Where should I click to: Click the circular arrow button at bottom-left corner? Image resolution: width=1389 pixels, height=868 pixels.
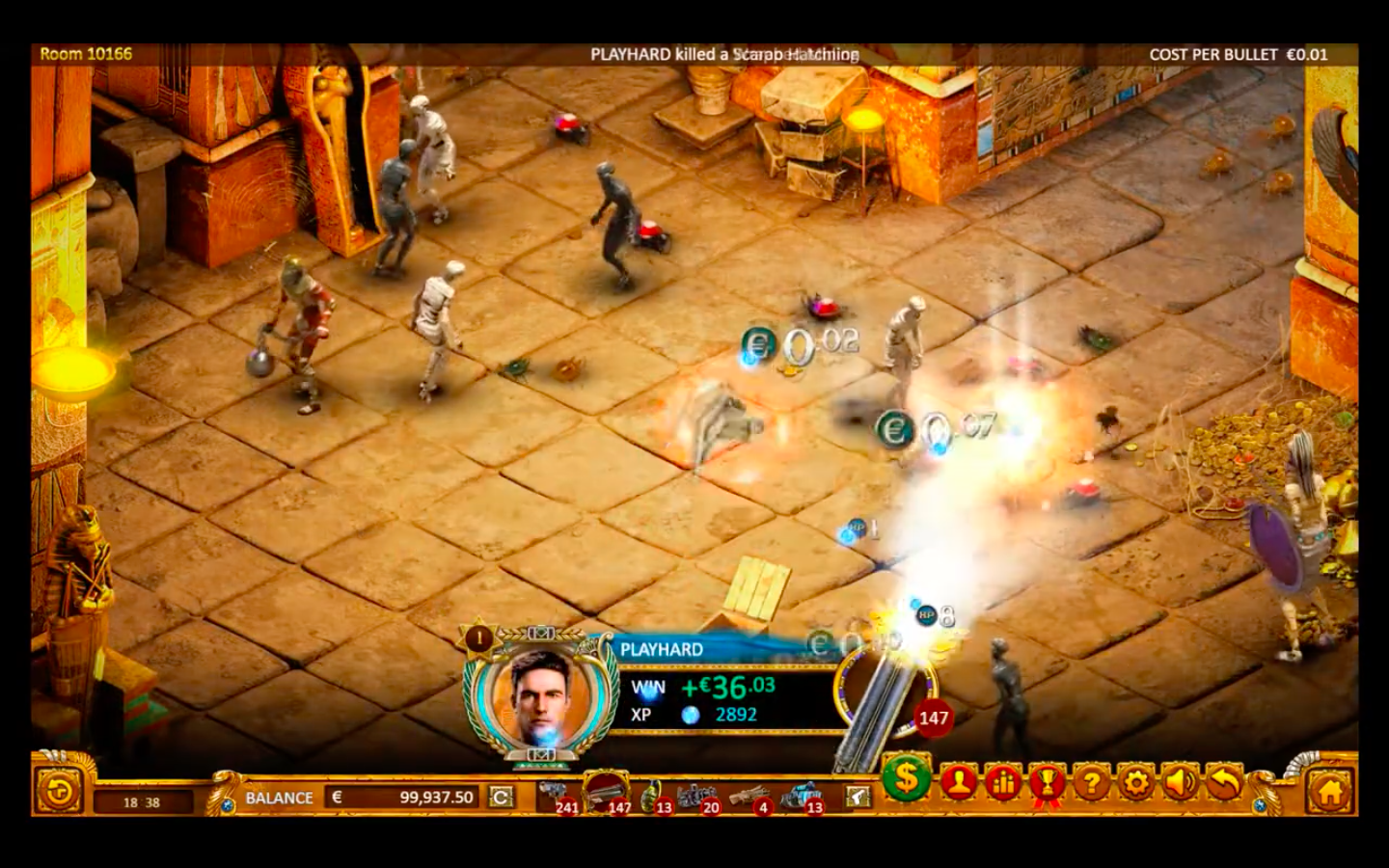click(x=59, y=793)
